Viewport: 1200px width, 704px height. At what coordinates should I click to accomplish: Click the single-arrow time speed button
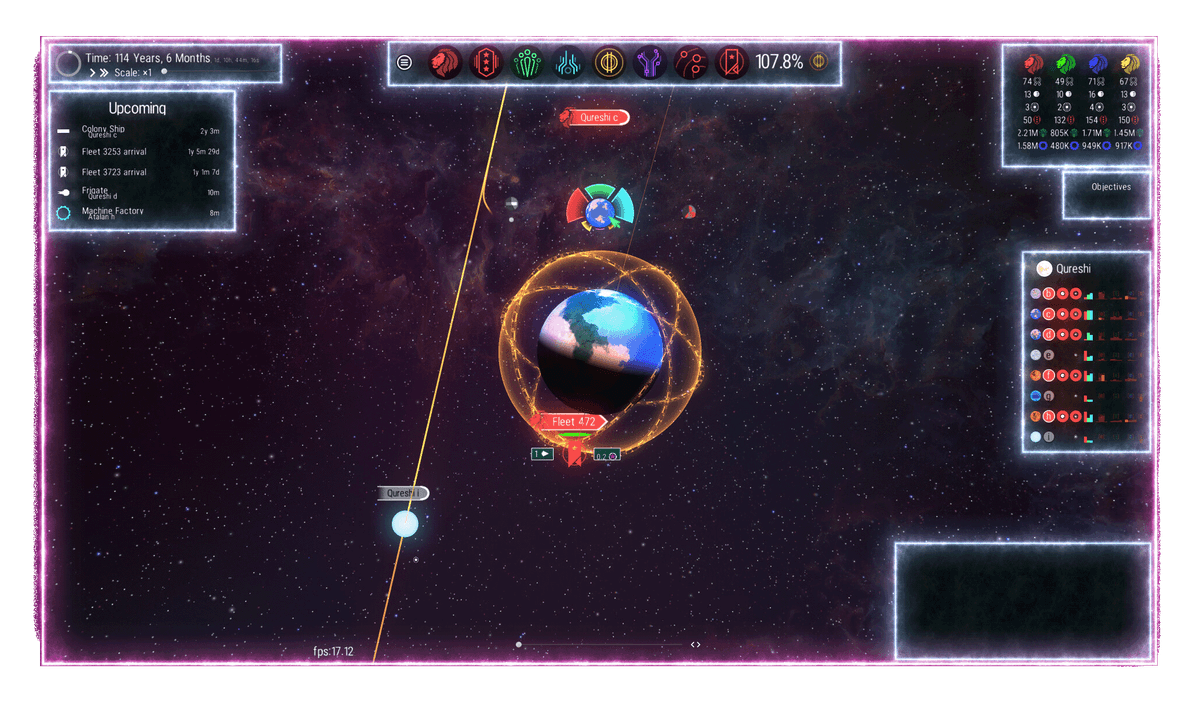91,73
